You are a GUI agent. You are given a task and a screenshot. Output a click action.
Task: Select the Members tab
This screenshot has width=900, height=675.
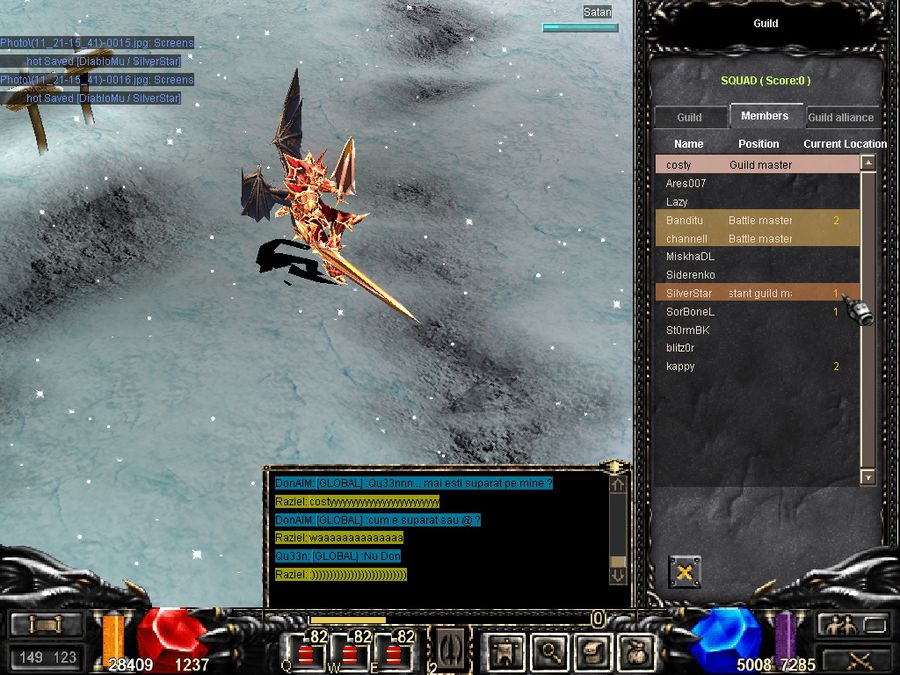[x=765, y=116]
